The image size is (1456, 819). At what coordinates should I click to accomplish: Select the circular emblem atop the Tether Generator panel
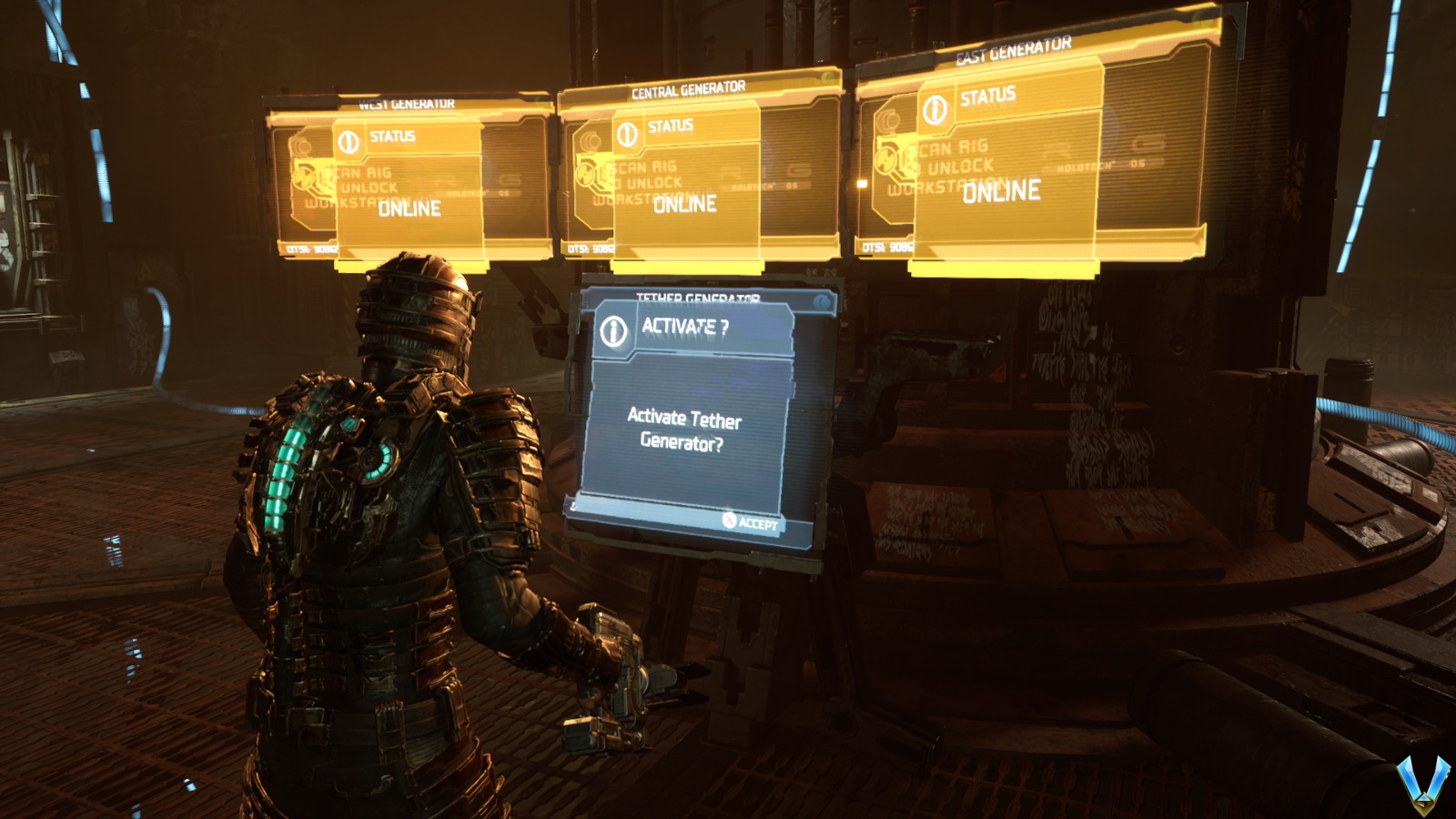pyautogui.click(x=824, y=303)
